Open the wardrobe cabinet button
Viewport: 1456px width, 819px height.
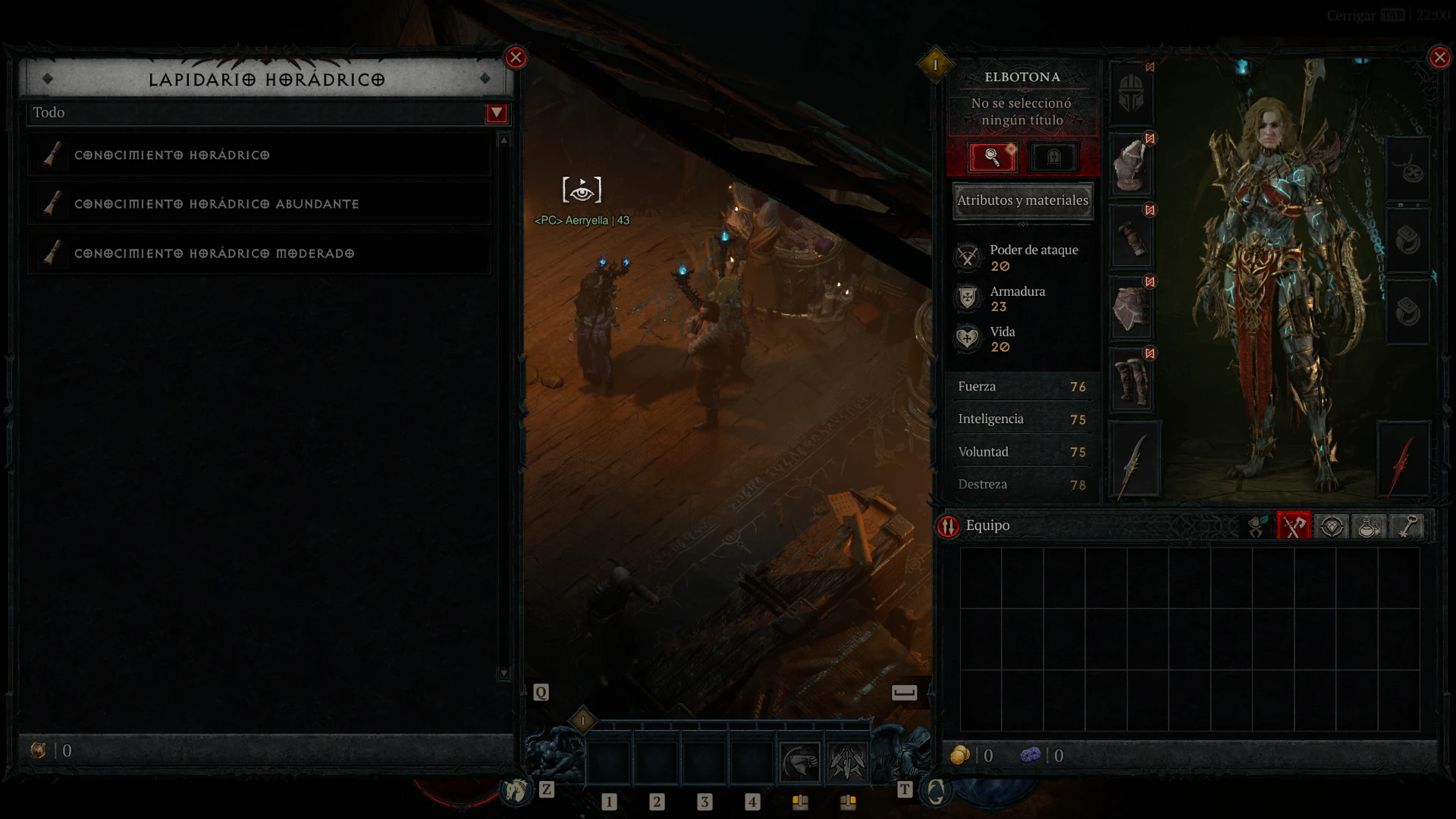1053,157
